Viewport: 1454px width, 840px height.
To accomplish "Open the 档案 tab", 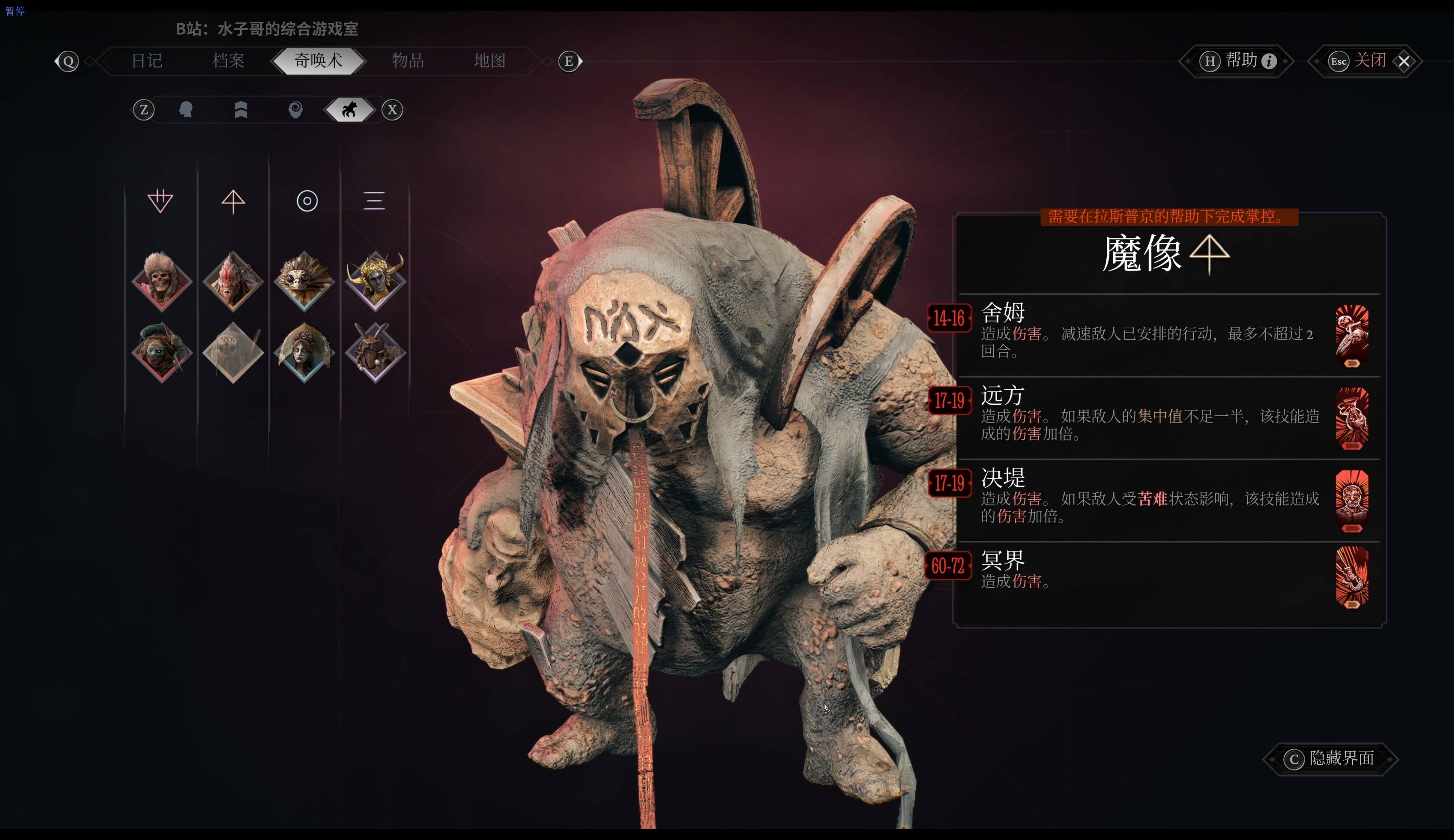I will pos(228,61).
